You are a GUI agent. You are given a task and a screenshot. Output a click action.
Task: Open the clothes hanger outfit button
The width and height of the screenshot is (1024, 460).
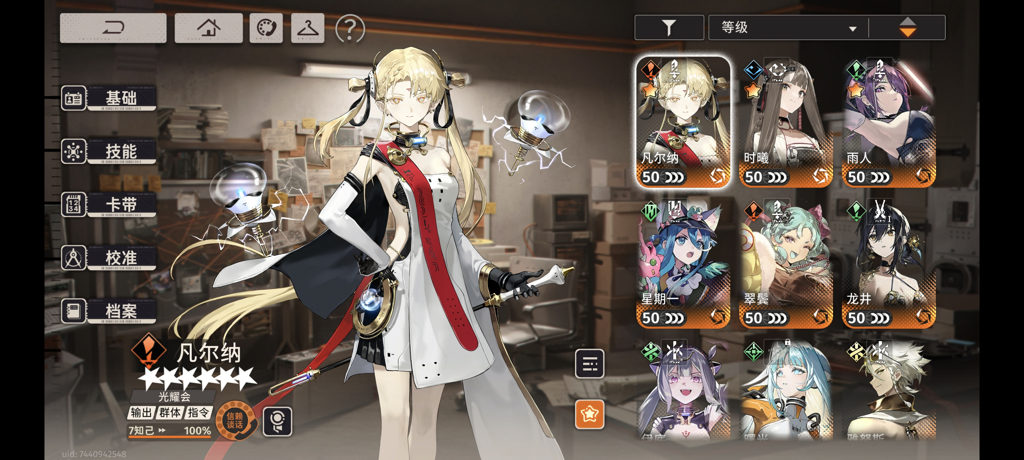coord(307,28)
